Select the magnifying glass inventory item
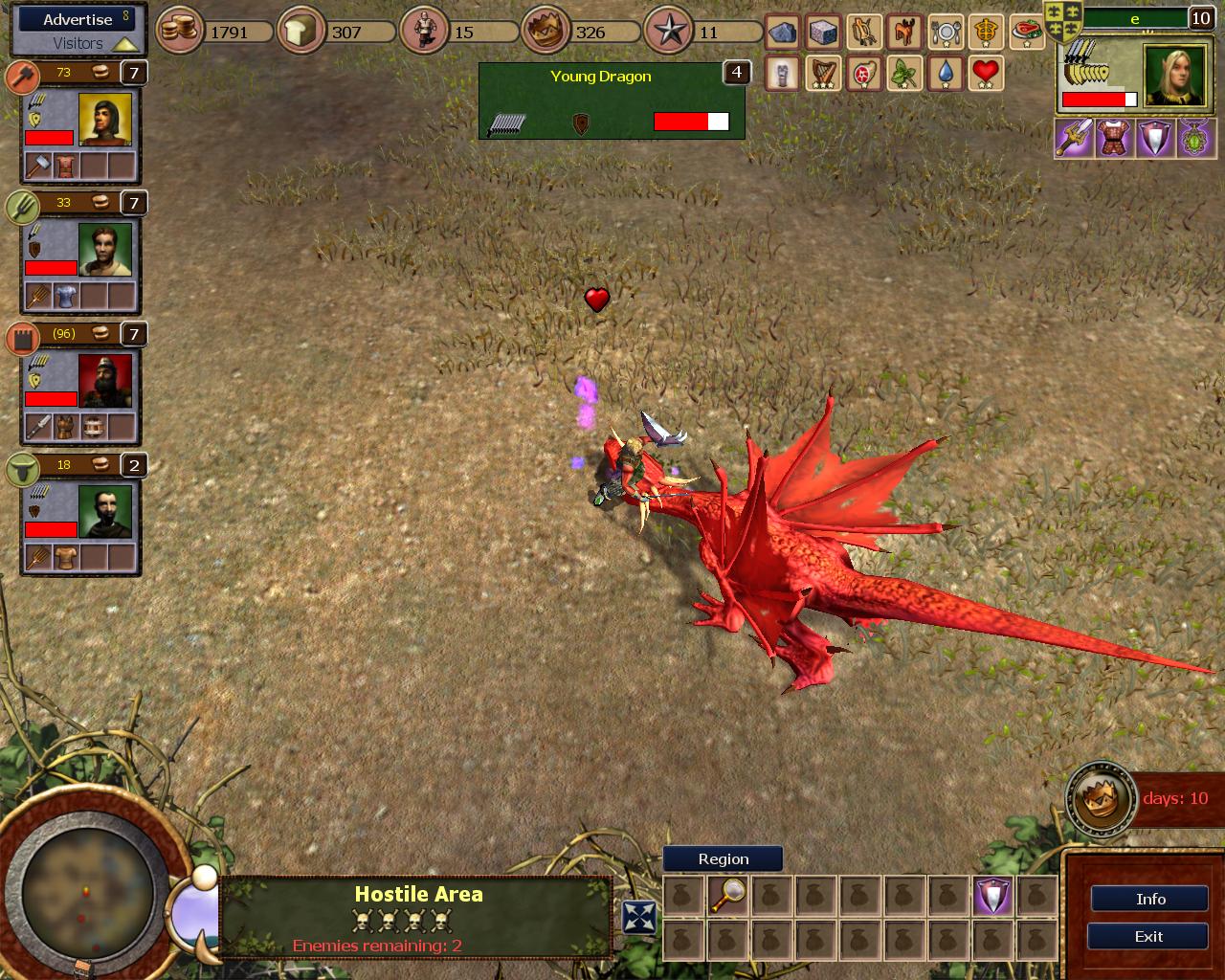 point(727,897)
